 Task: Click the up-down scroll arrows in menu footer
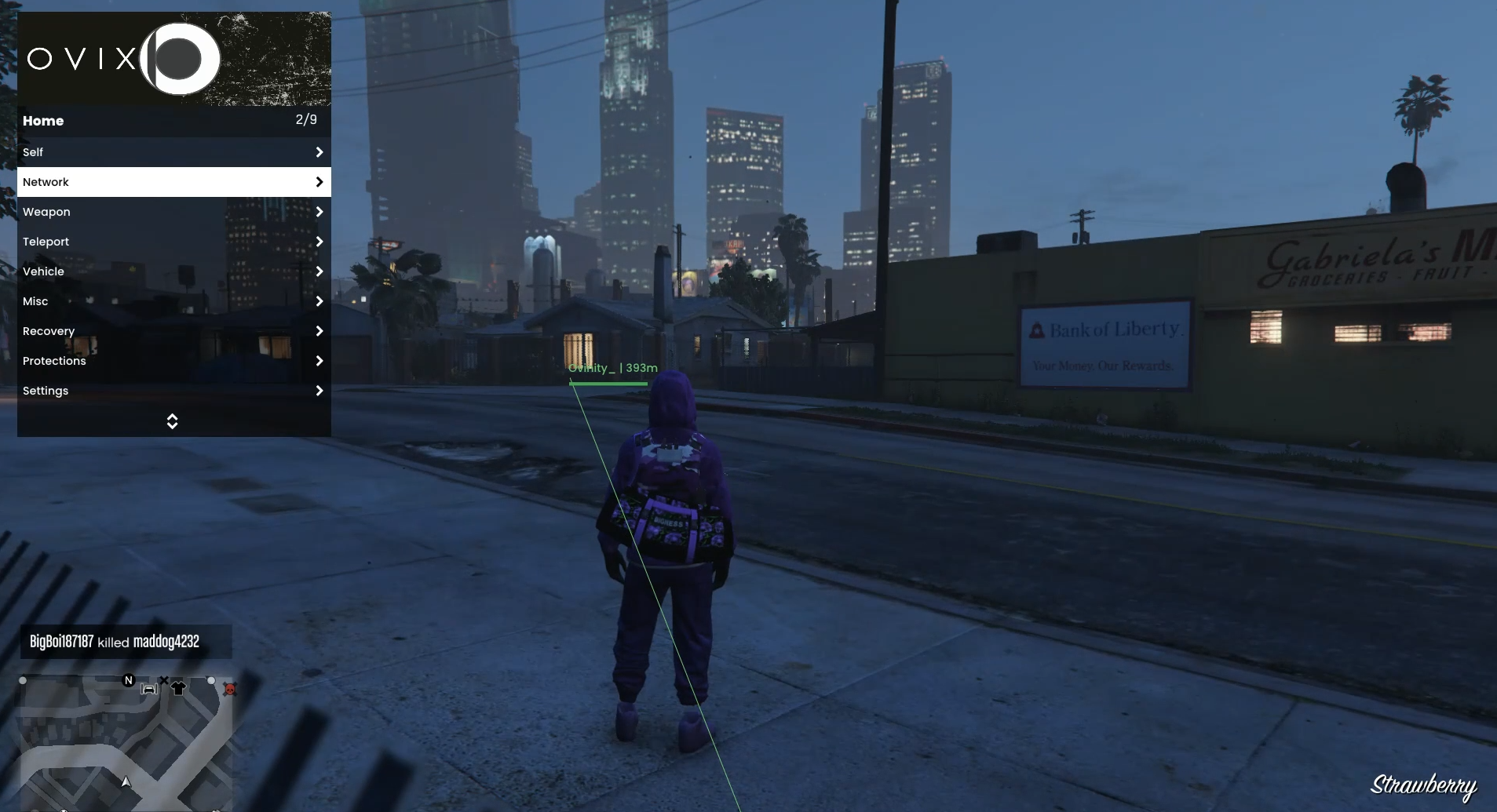click(x=173, y=421)
